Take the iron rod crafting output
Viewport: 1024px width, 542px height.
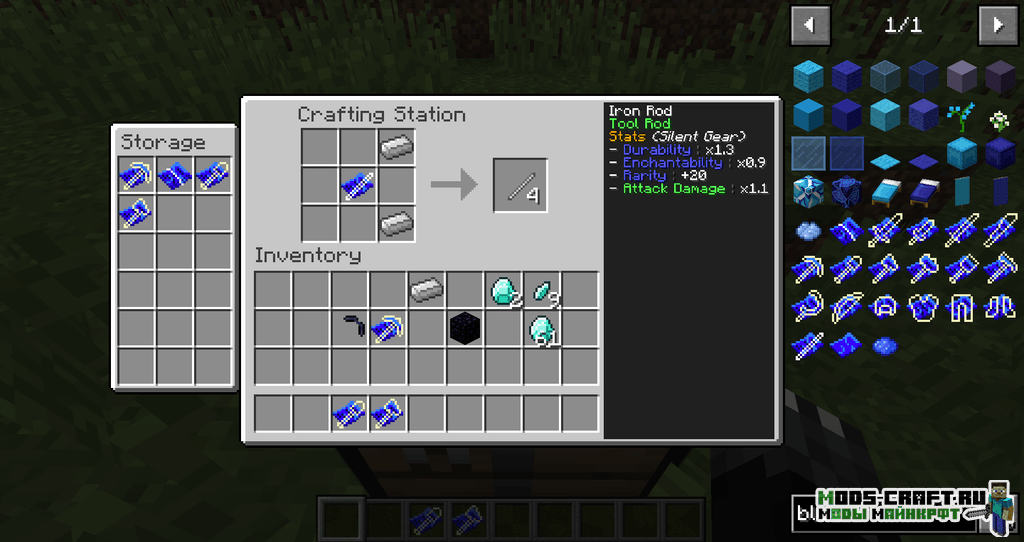(520, 186)
